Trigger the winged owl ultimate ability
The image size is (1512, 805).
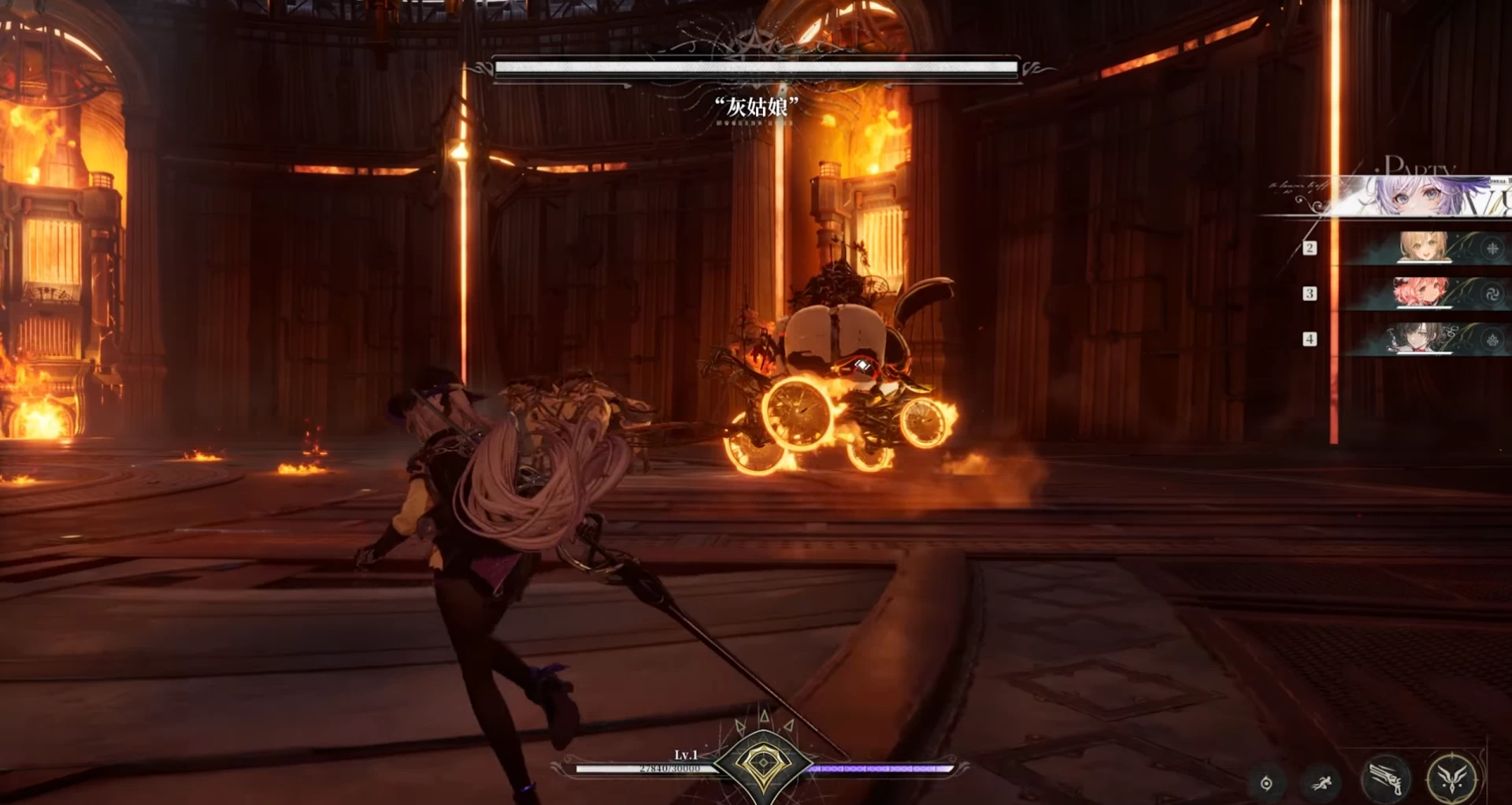click(1452, 778)
